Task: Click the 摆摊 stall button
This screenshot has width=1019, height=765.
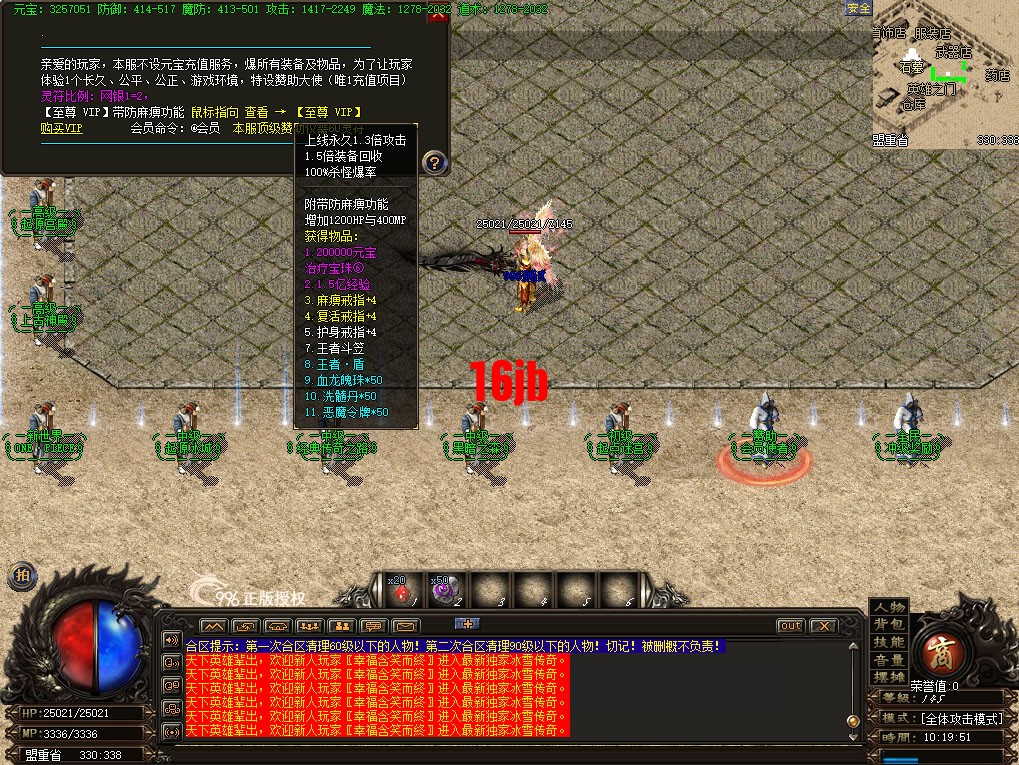Action: pos(888,677)
